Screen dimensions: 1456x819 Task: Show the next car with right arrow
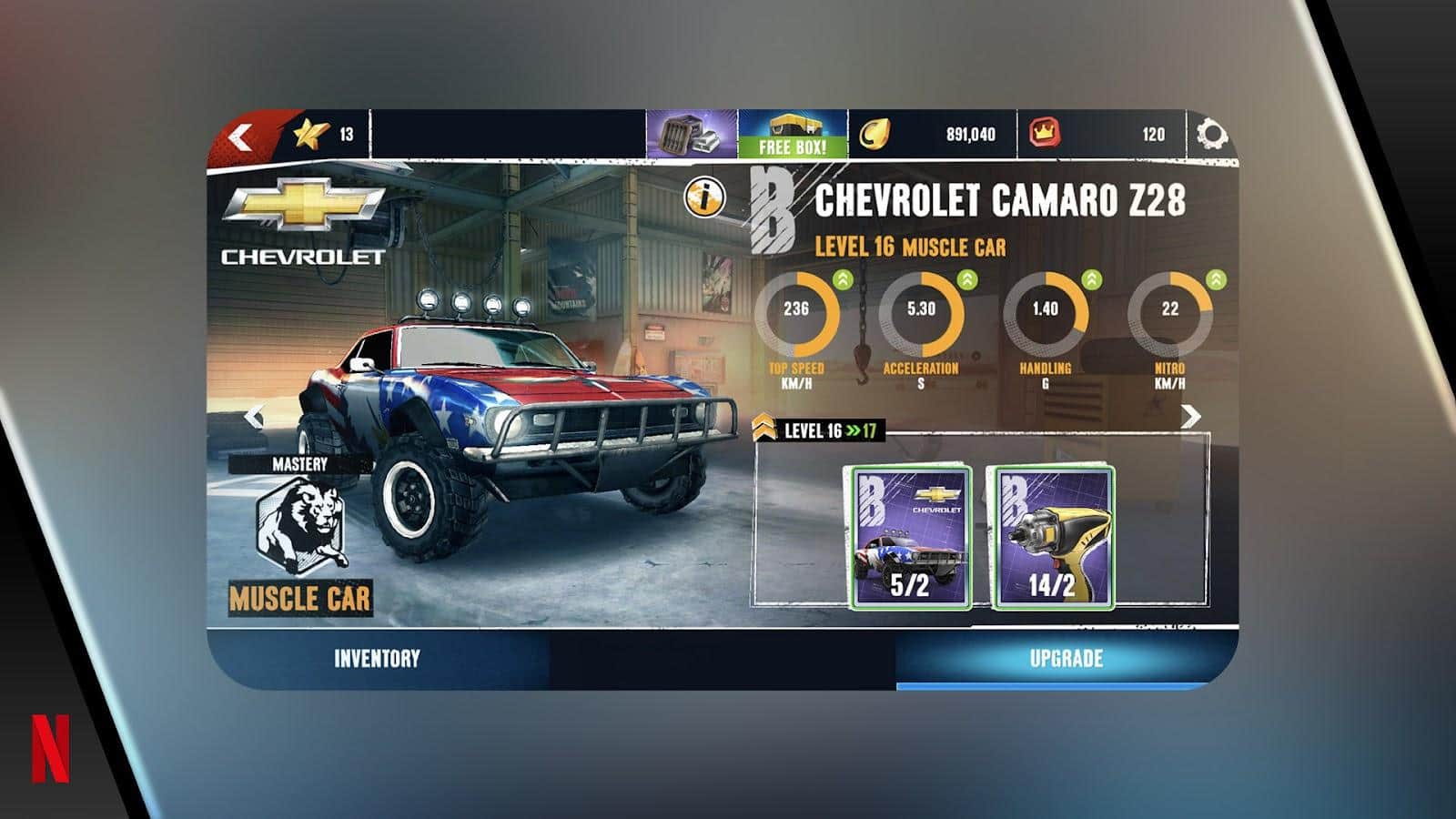(x=1190, y=416)
